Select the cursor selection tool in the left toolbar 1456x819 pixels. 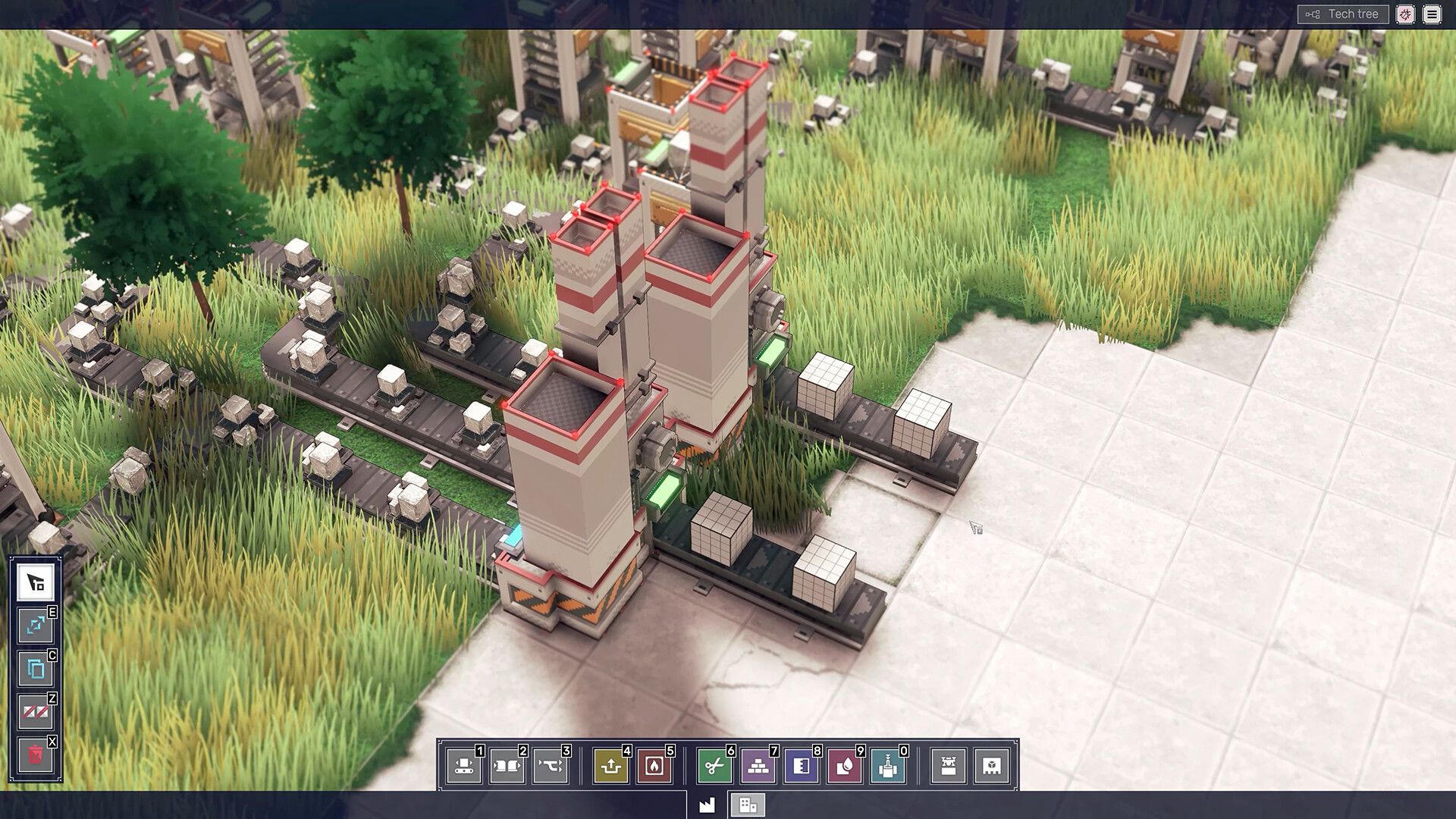pyautogui.click(x=34, y=582)
